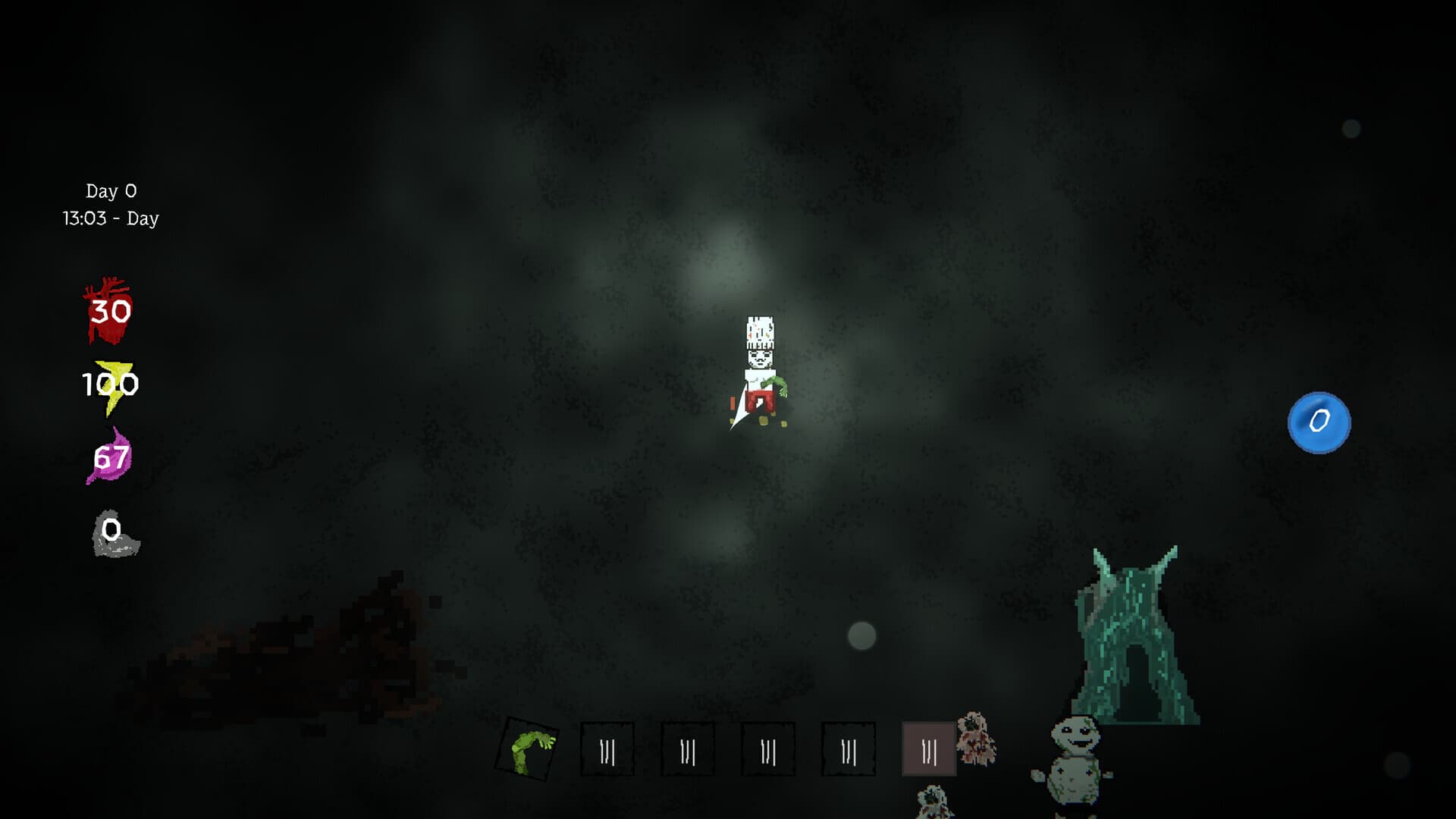Click the stamina value 100 to adjust it

[110, 384]
